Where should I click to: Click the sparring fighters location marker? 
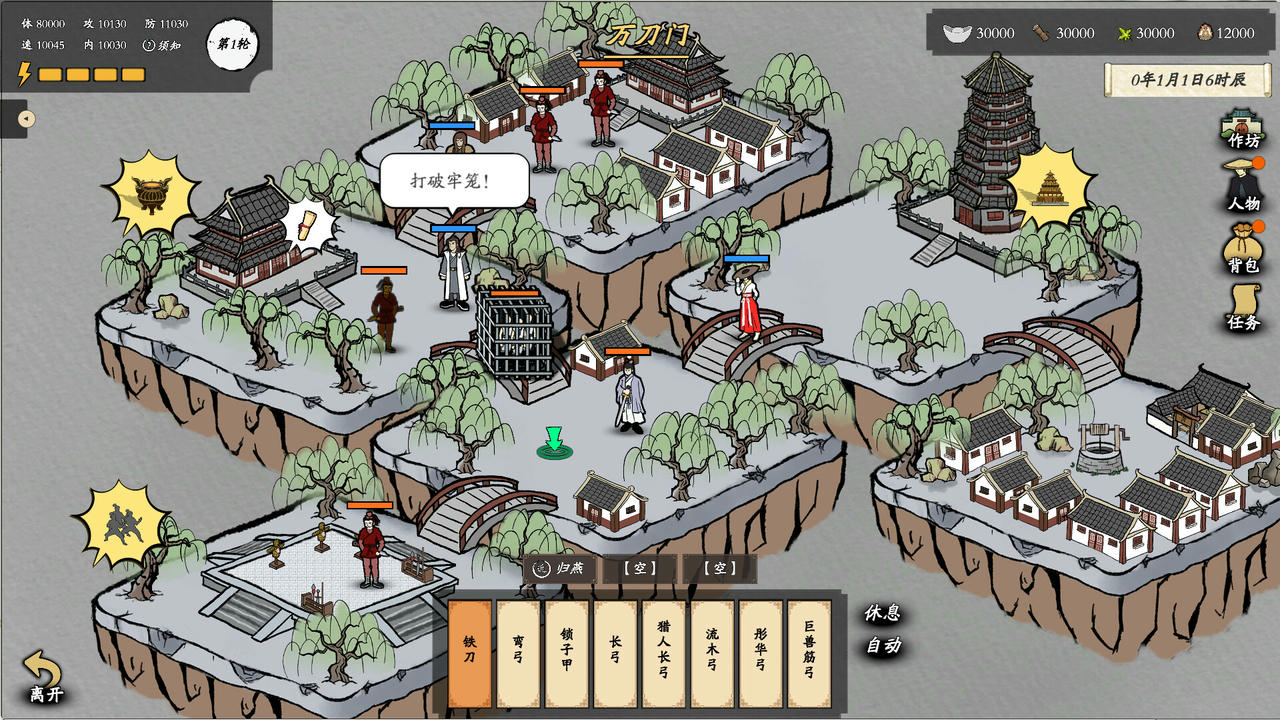click(122, 522)
